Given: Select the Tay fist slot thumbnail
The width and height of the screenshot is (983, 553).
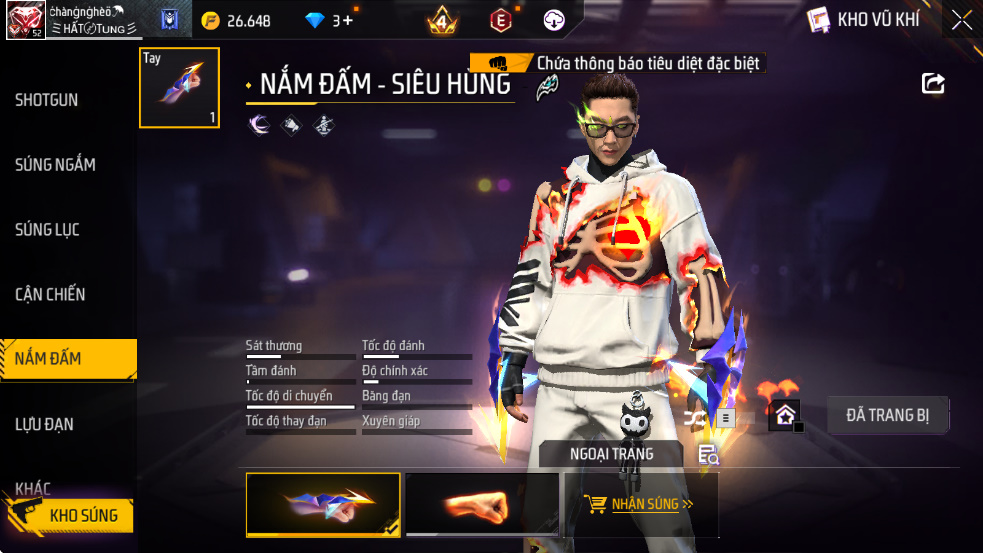Looking at the screenshot, I should click(x=179, y=88).
